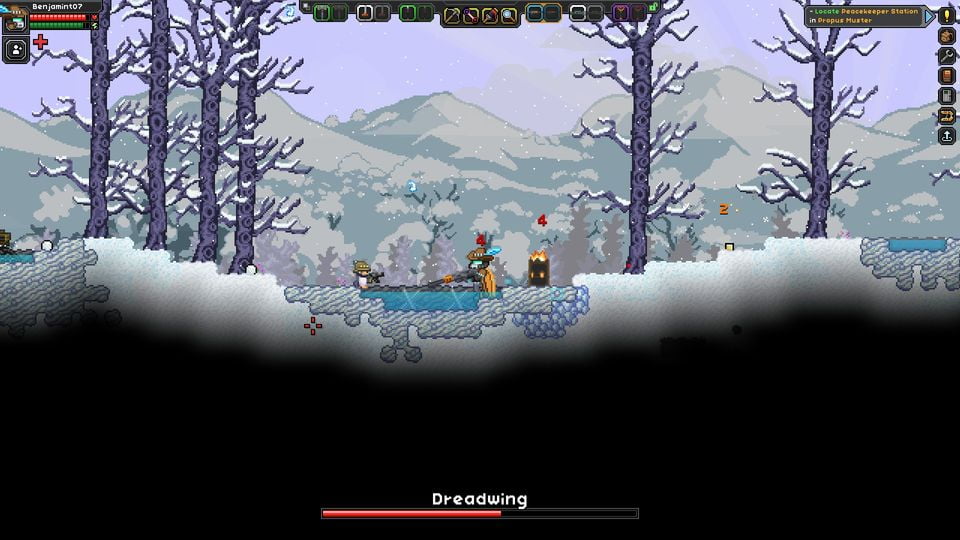Choose the wiring tool
Screen dimensions: 960x540
pyautogui.click(x=471, y=15)
